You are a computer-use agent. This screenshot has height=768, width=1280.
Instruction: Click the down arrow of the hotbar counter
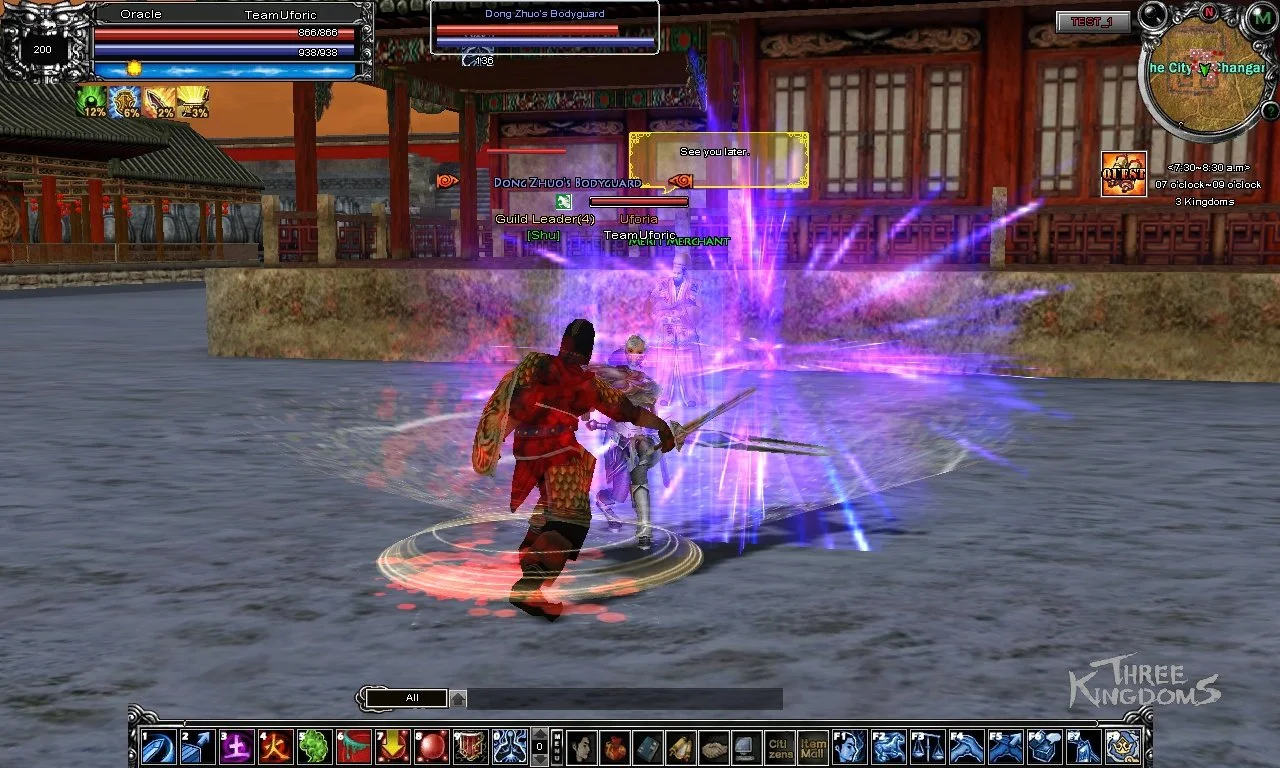[539, 760]
